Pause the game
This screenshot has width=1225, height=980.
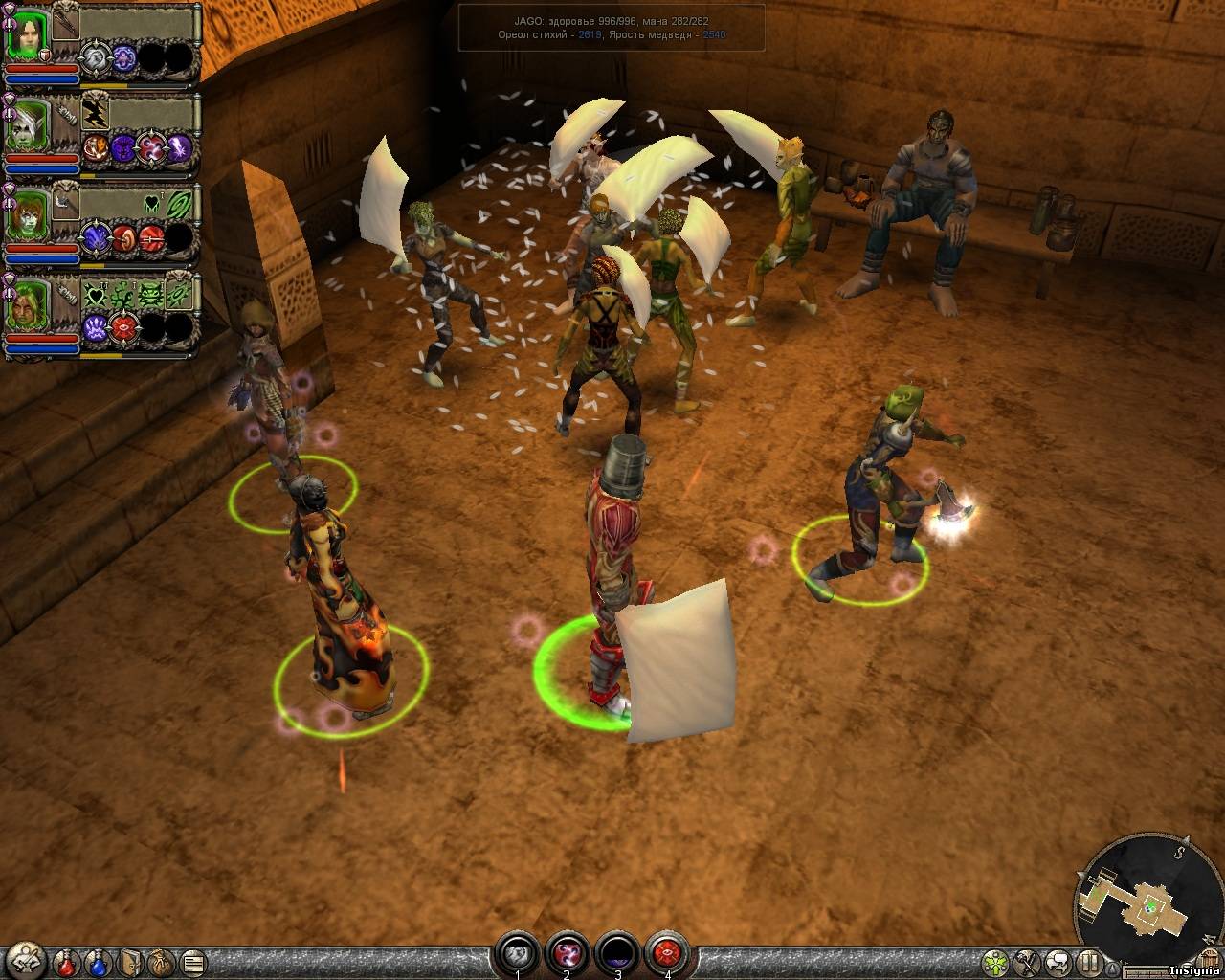1090,961
